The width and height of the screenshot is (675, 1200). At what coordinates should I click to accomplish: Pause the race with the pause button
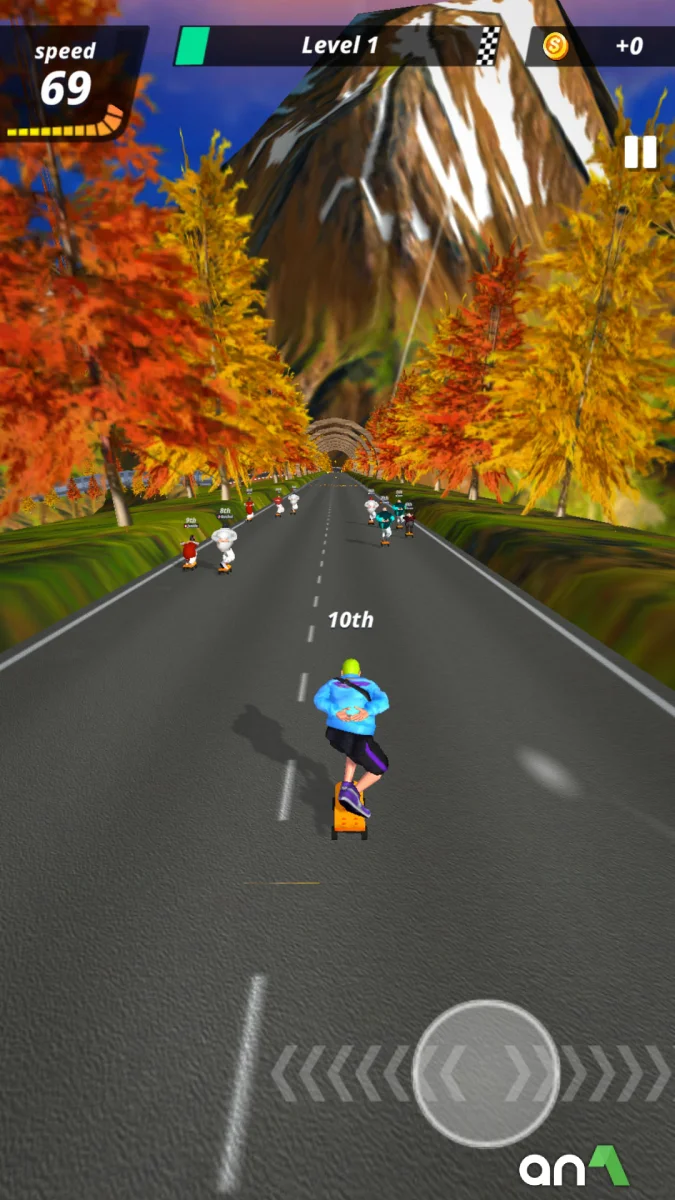pyautogui.click(x=640, y=152)
